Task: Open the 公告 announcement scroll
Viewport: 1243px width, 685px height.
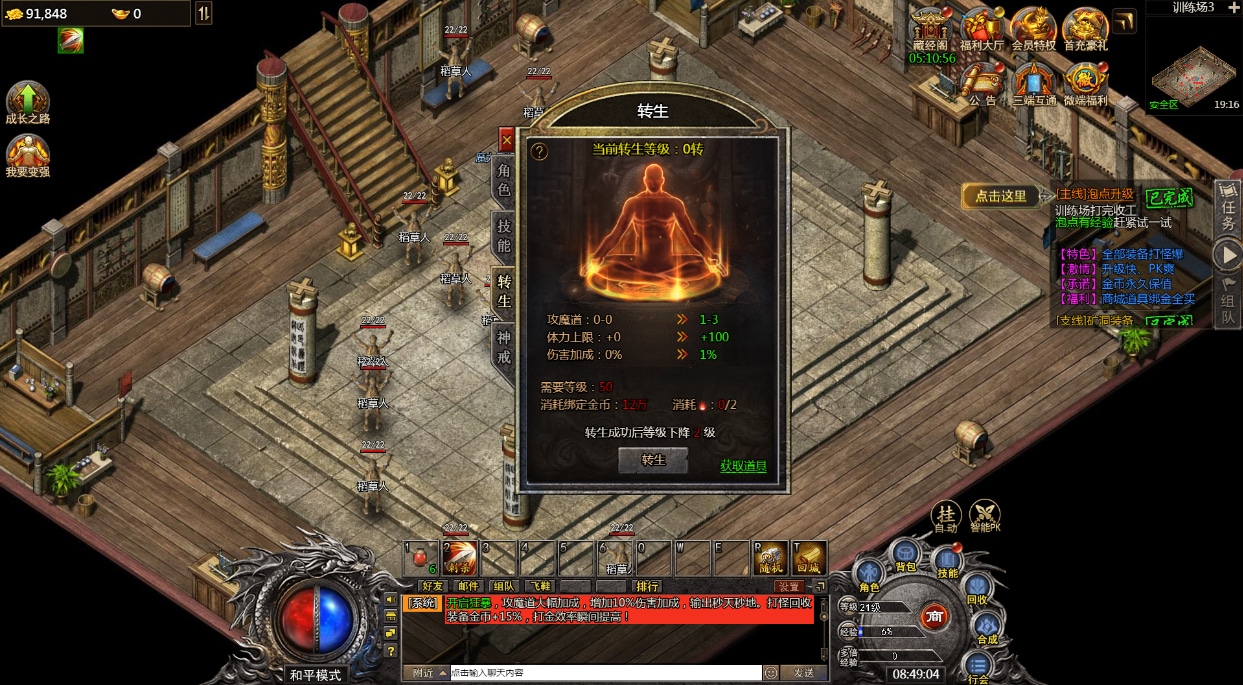Action: 982,81
